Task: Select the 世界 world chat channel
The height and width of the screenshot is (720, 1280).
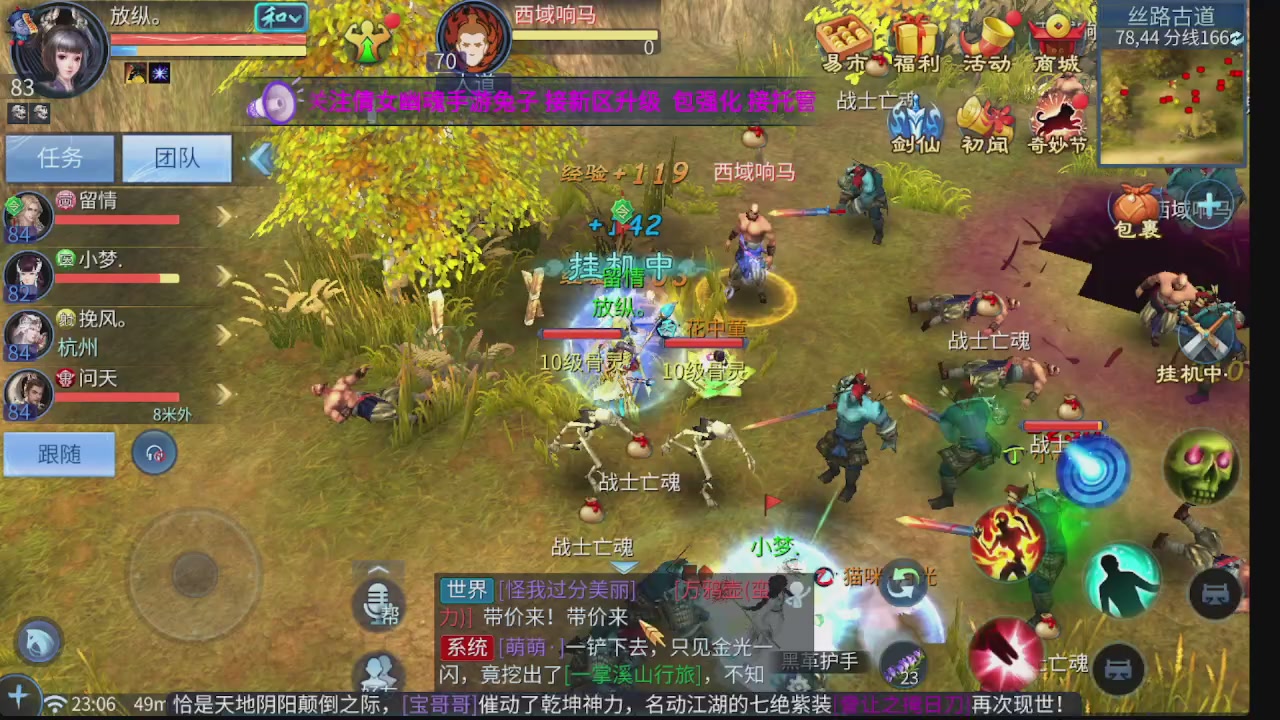Action: [x=466, y=590]
